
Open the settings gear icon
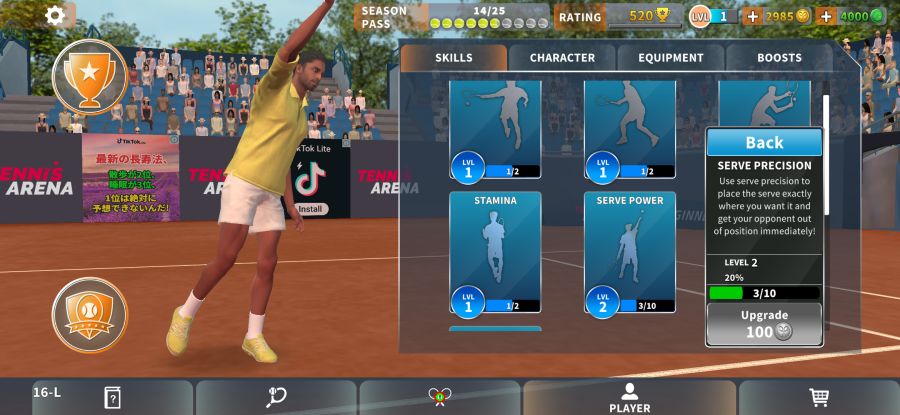(55, 15)
